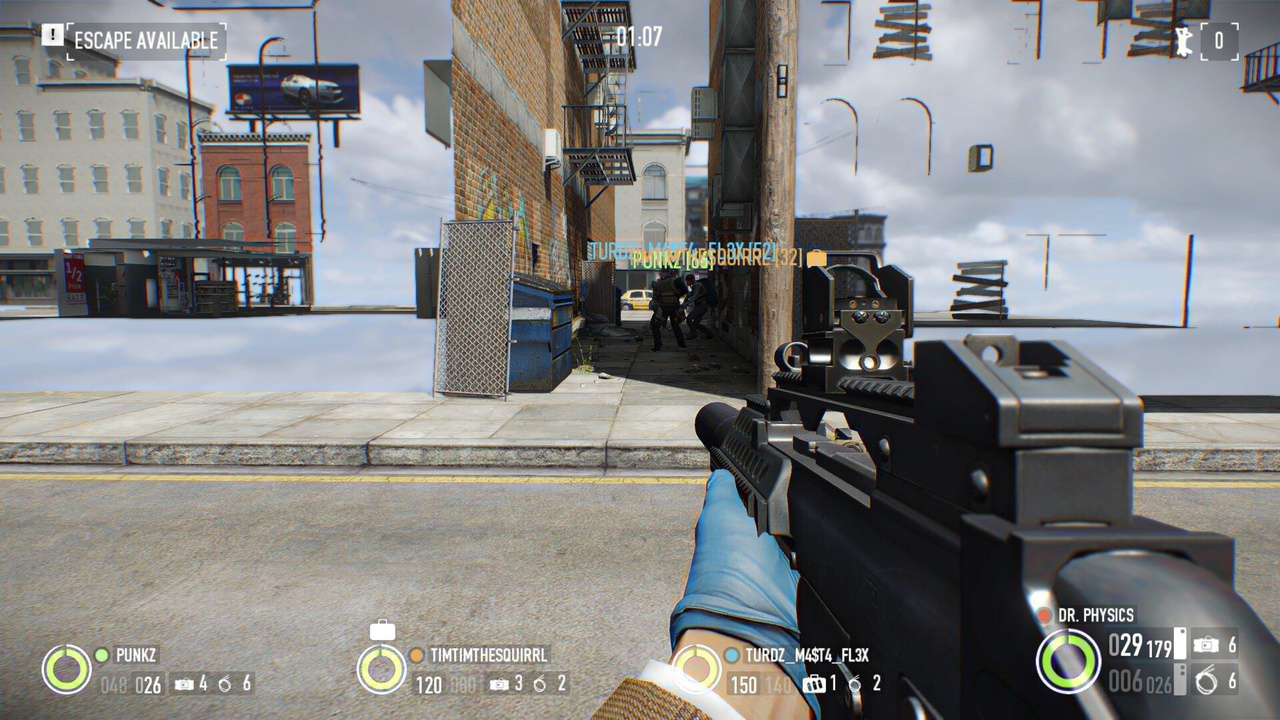
Task: Select TIMTIMTHESQUIRRL's teammate name label
Action: (x=489, y=656)
